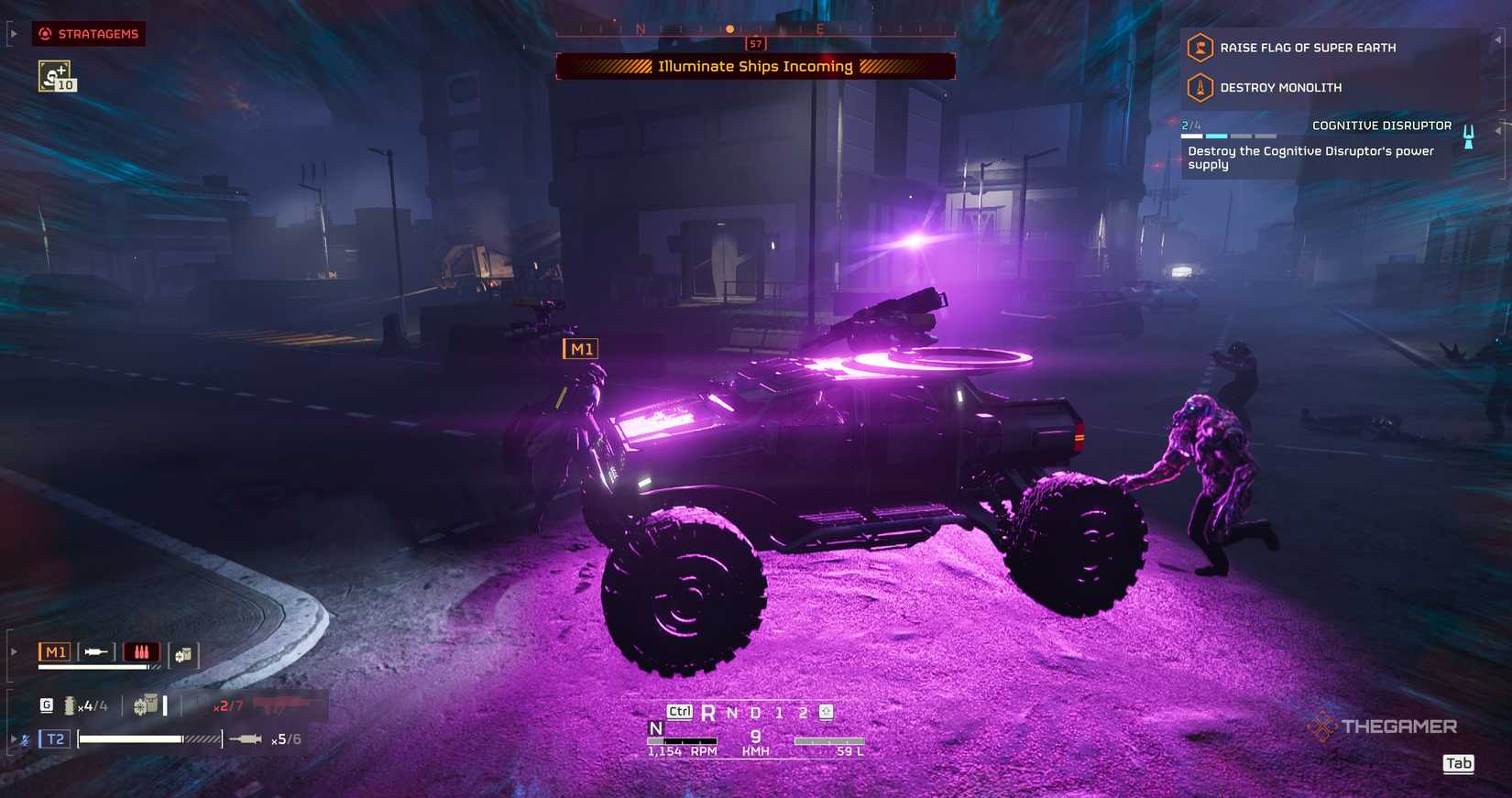This screenshot has width=1512, height=798.
Task: Select the grenade icon beside the M1 badge
Action: pyautogui.click(x=94, y=651)
